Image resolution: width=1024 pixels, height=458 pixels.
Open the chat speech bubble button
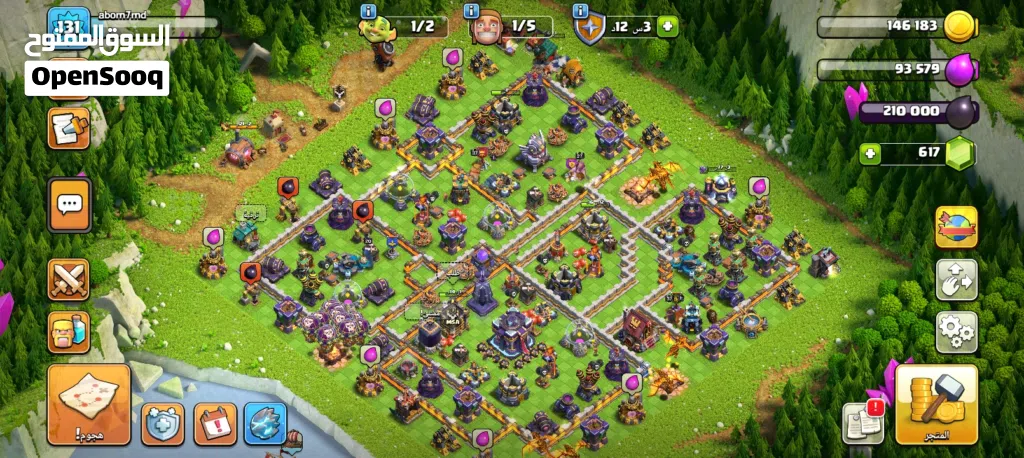point(69,206)
